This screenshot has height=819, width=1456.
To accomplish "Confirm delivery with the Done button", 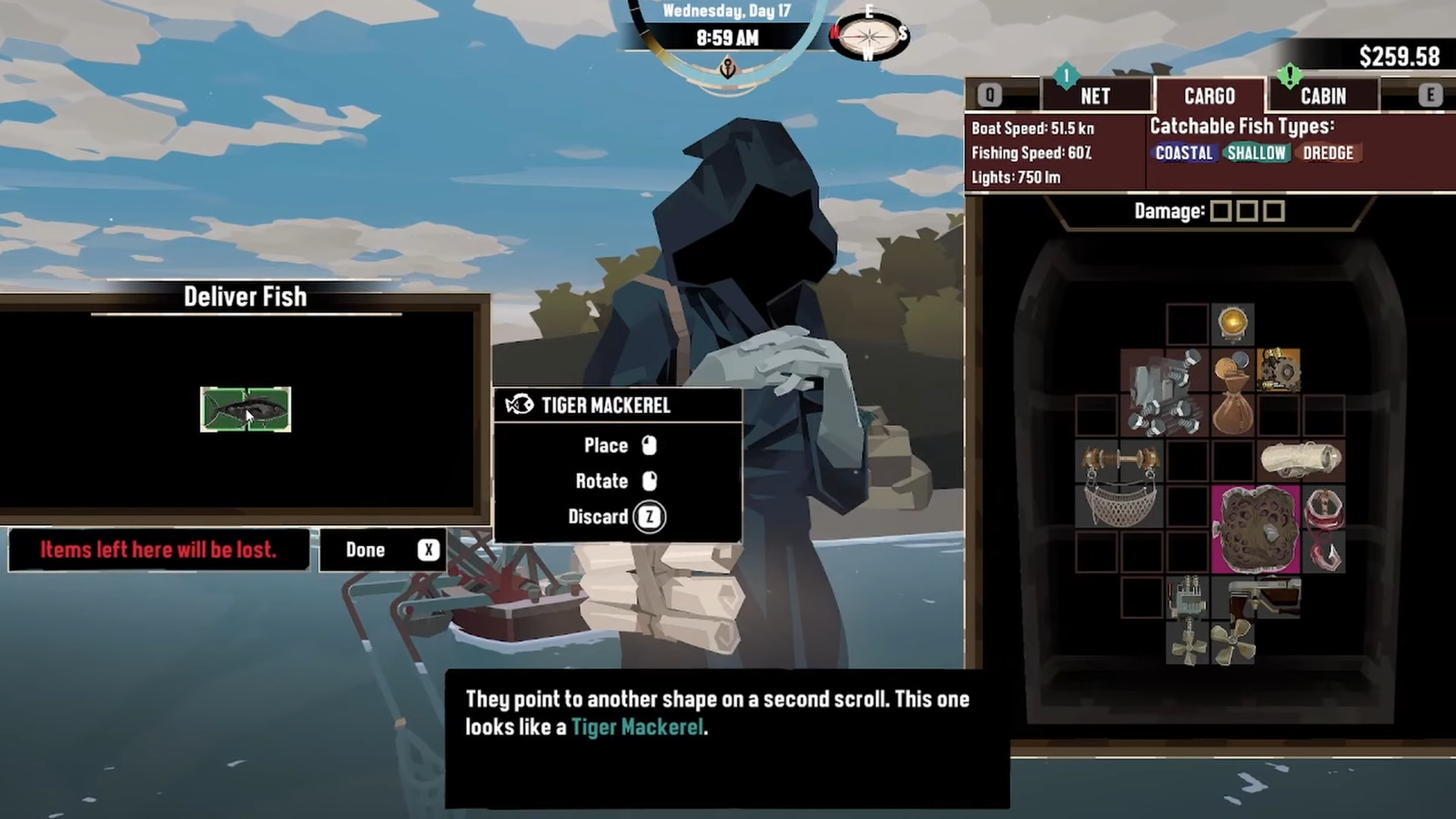I will [383, 550].
